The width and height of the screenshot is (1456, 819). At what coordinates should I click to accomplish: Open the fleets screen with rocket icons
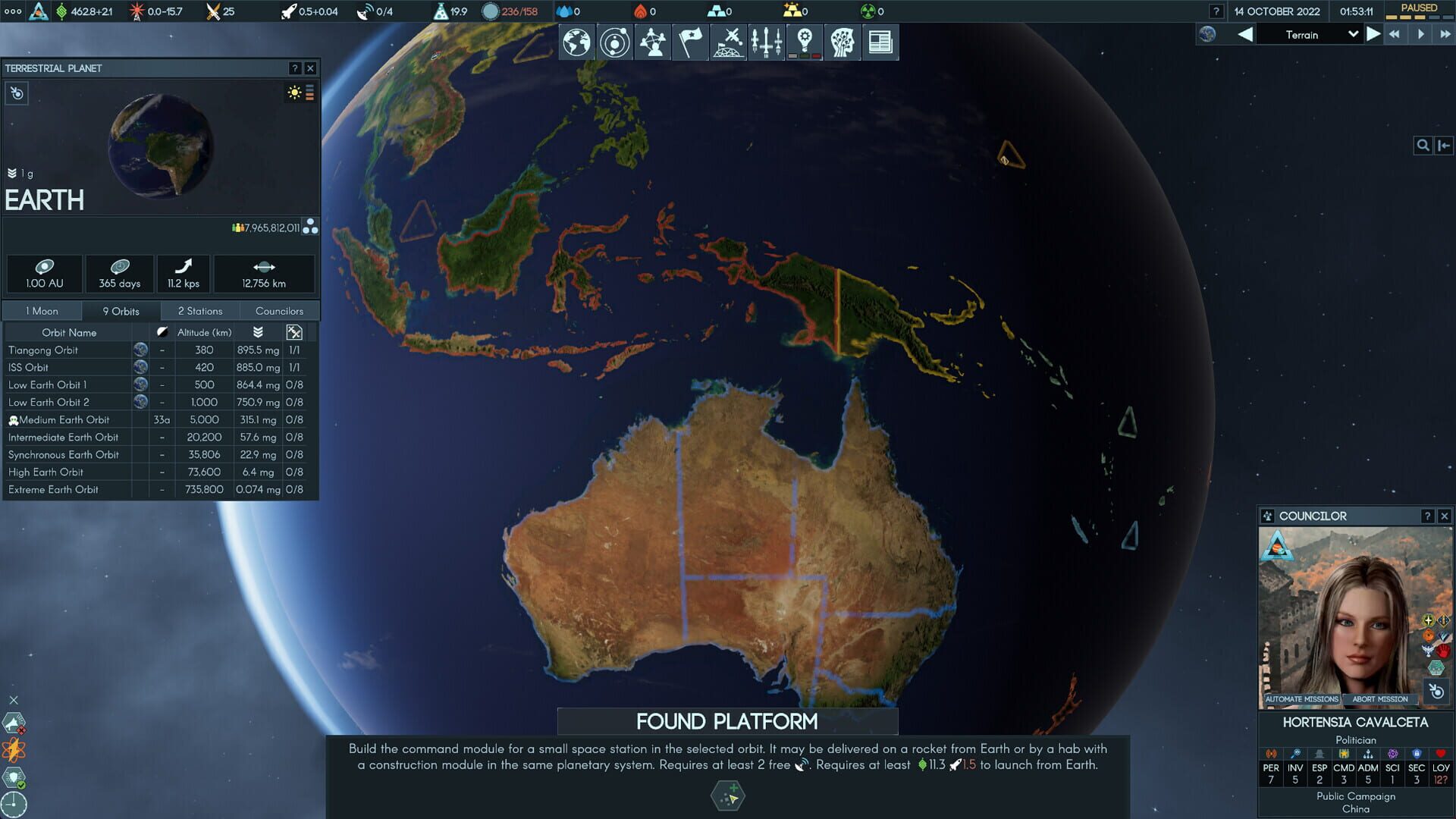point(767,42)
